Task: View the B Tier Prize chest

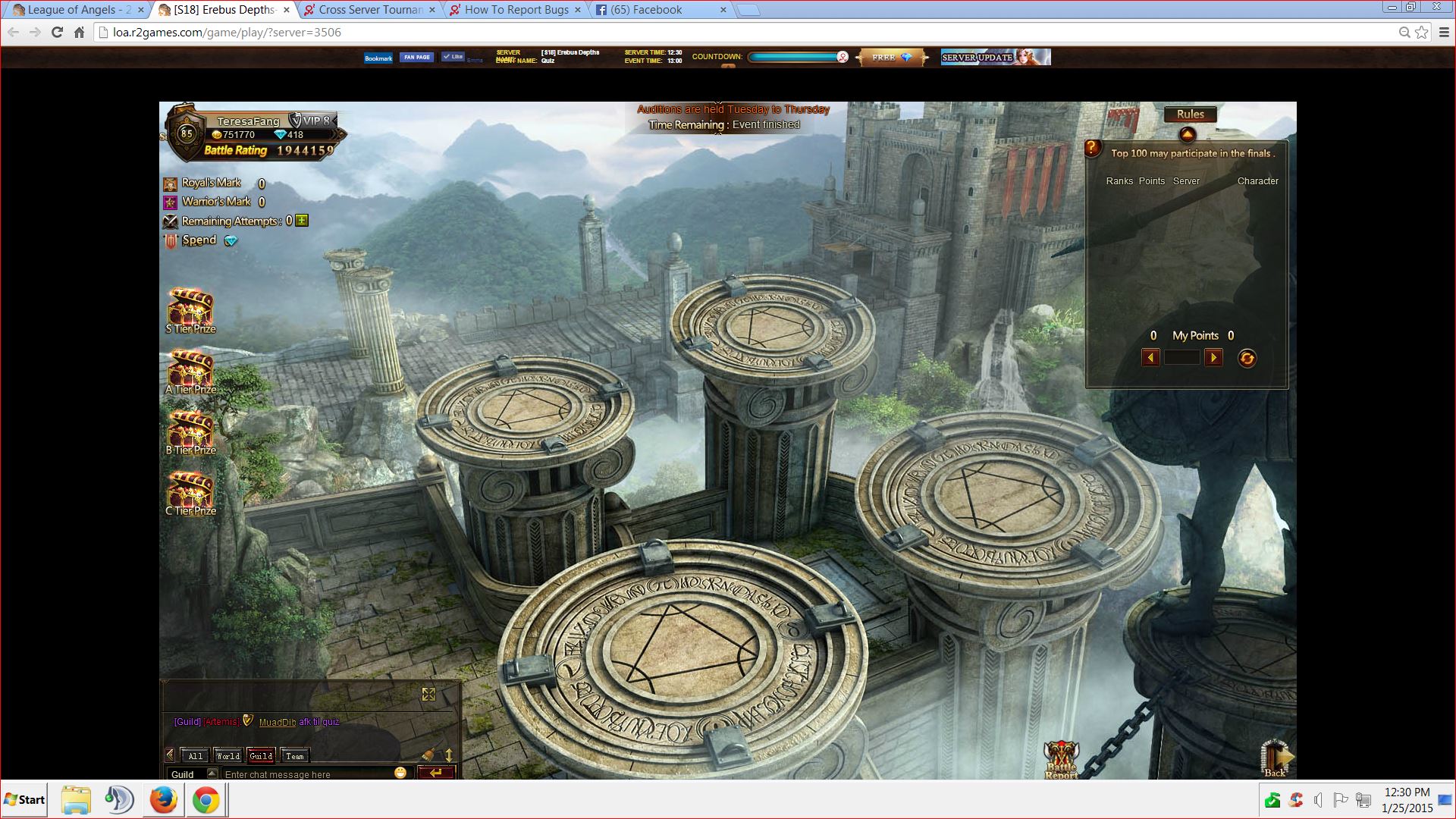Action: (190, 431)
